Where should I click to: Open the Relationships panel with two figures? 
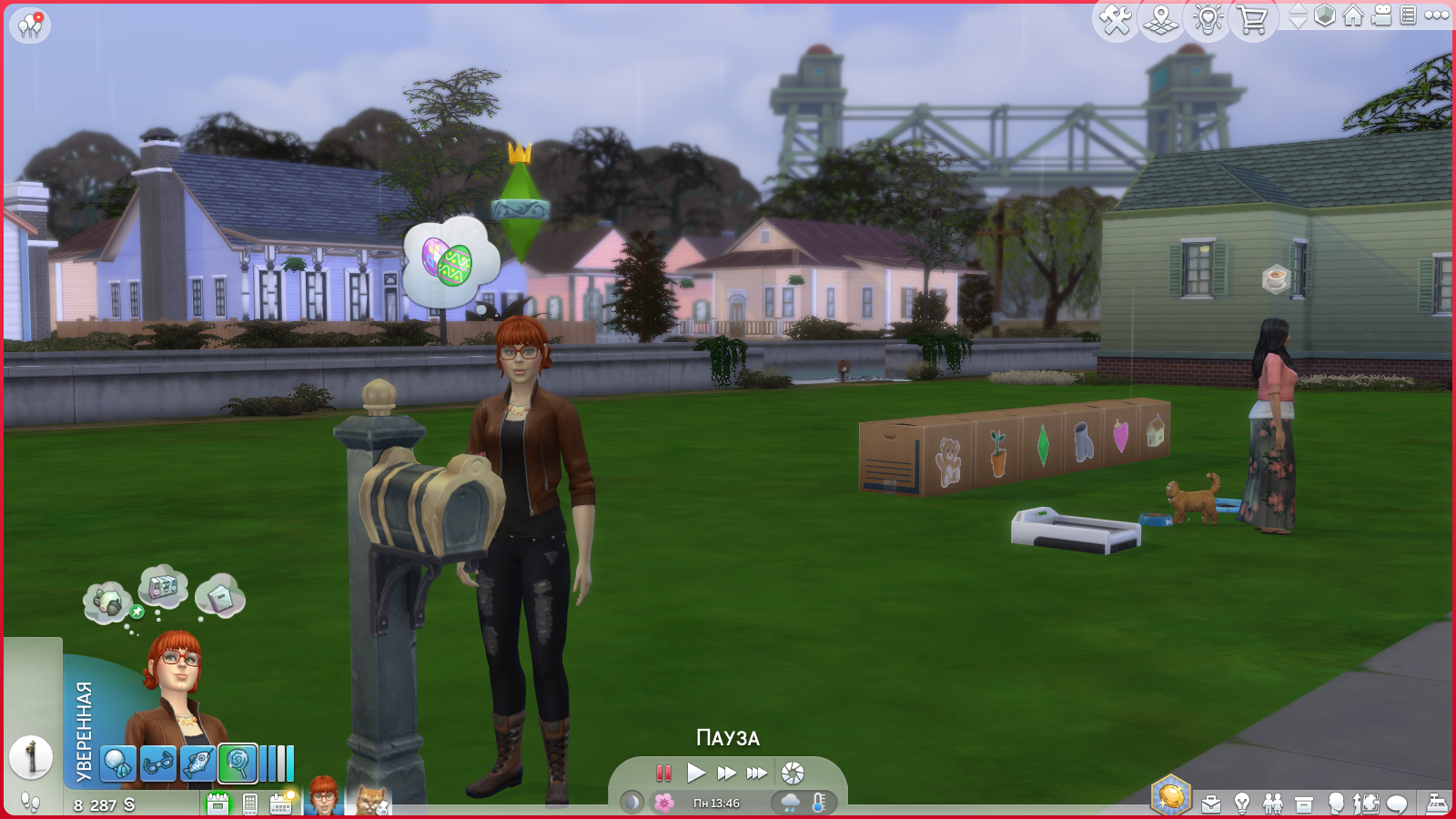[x=1273, y=804]
